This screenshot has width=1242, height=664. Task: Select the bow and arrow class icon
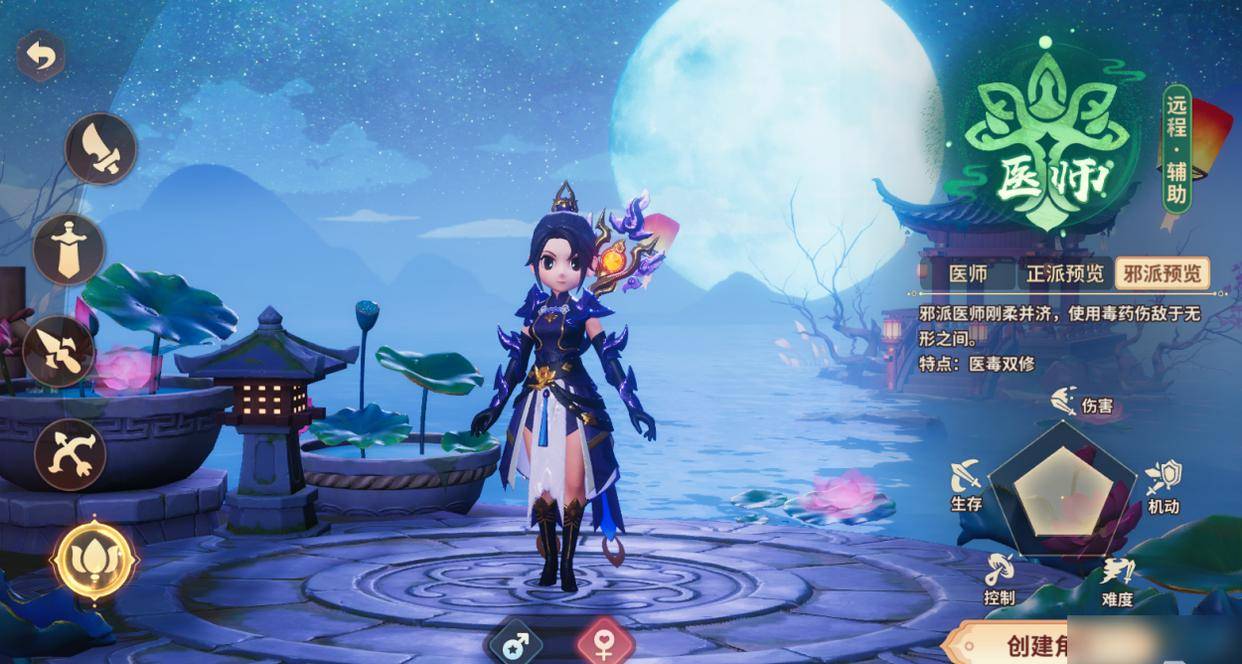point(70,454)
